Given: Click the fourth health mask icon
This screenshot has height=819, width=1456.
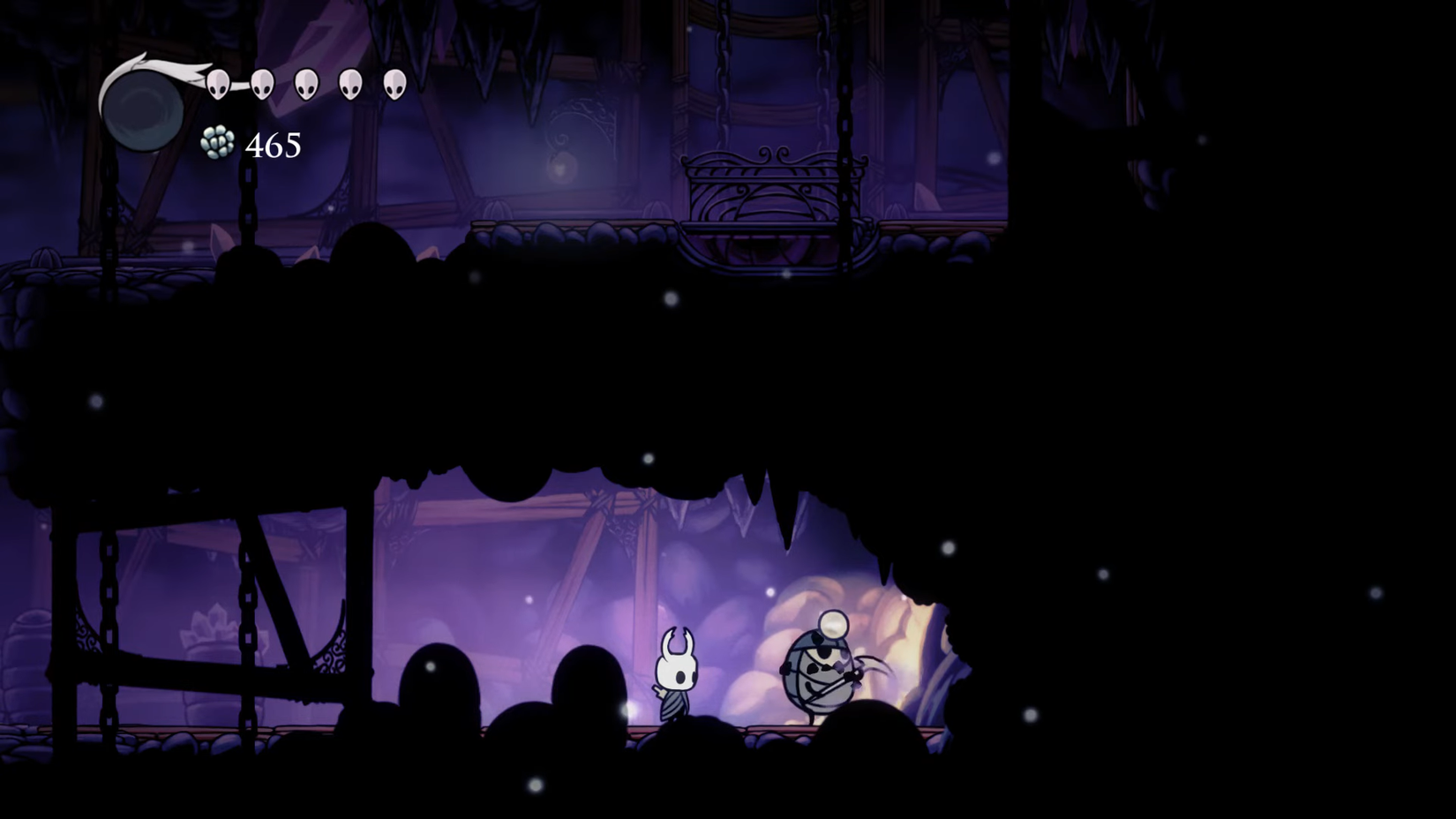Looking at the screenshot, I should (351, 84).
